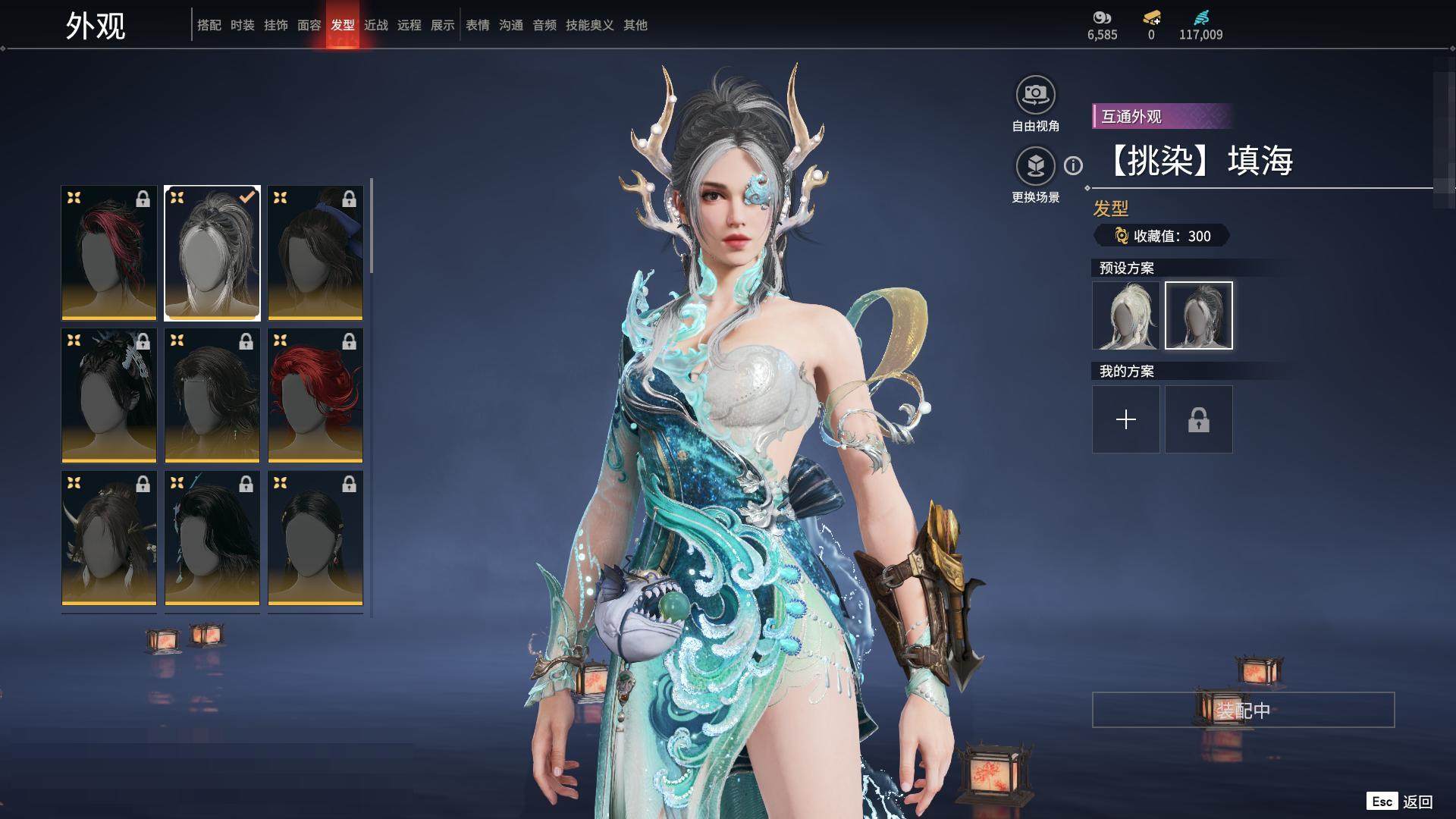
Task: Click 返回 to go back
Action: 1417,802
